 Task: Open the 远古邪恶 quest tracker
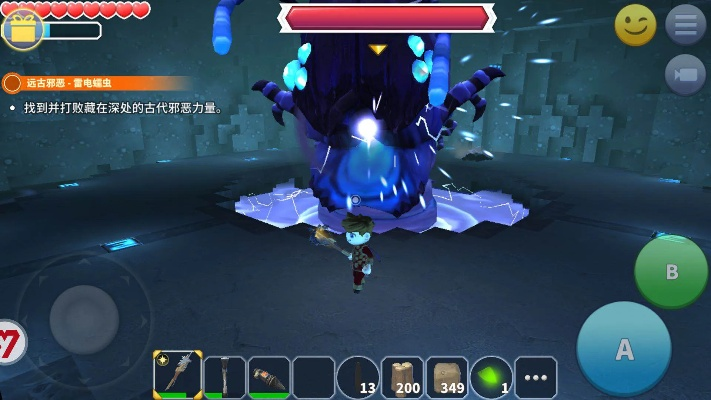click(95, 83)
